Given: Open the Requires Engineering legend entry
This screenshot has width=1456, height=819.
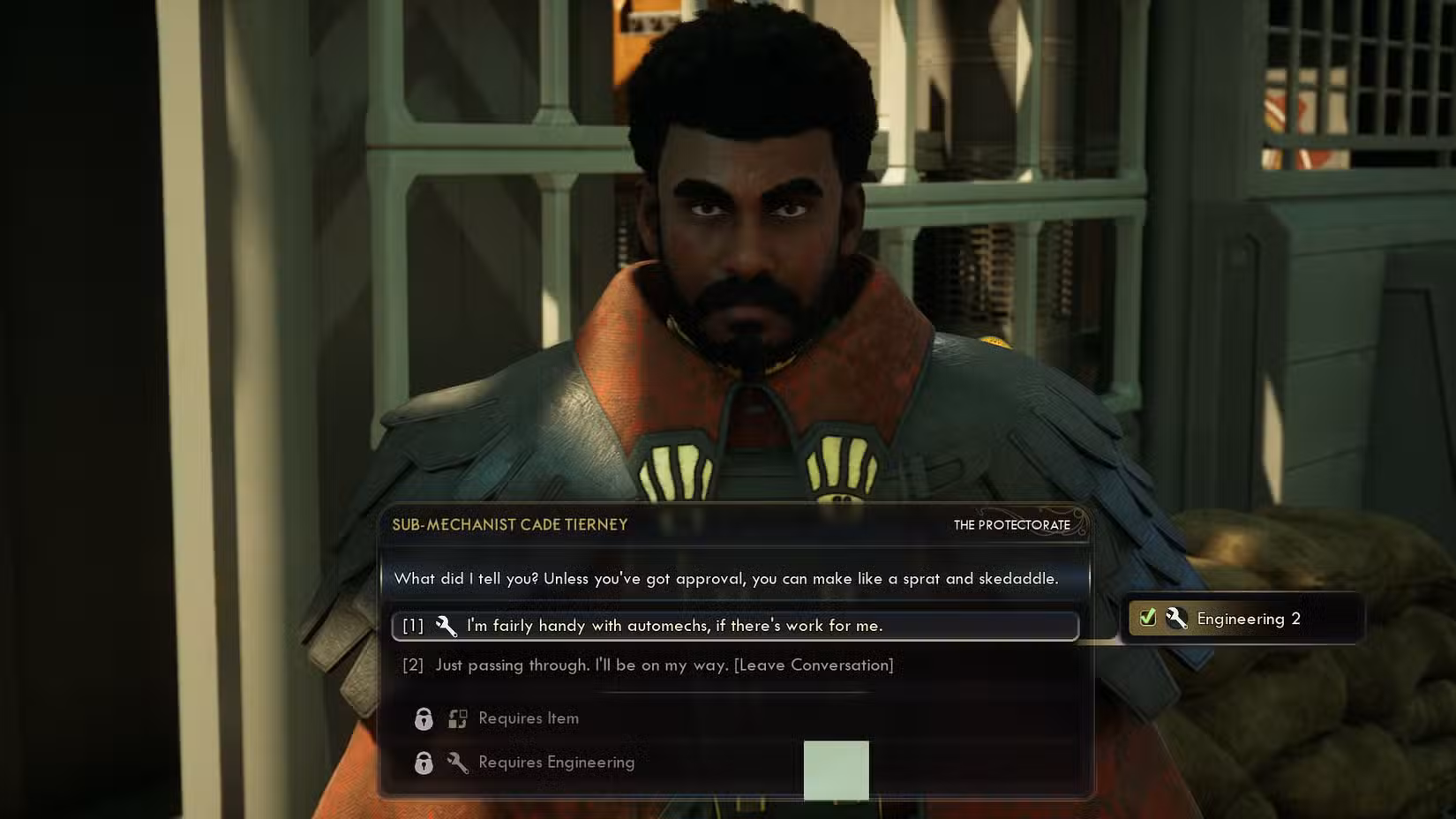Looking at the screenshot, I should click(555, 763).
